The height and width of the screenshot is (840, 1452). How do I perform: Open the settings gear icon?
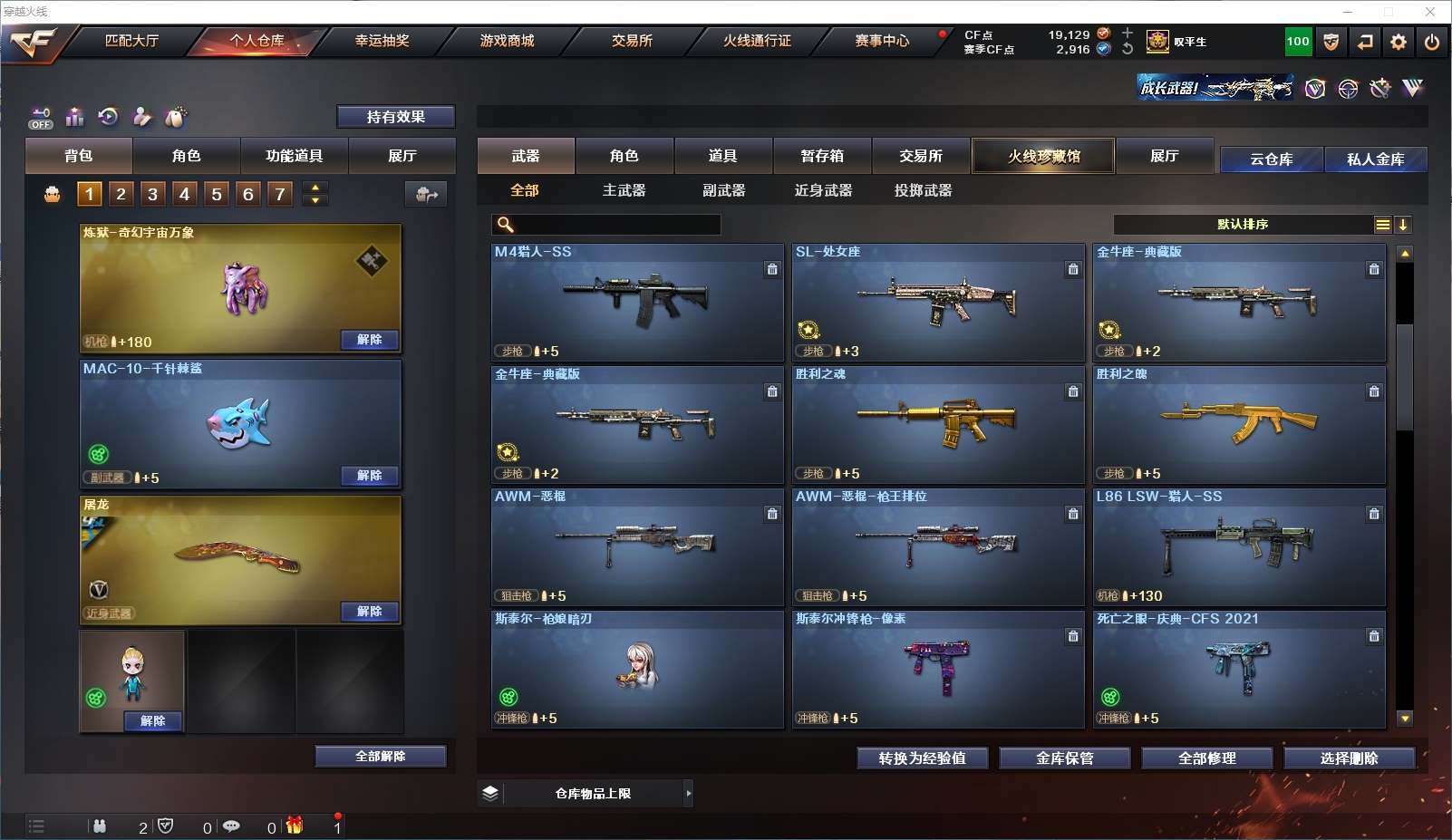(1399, 42)
